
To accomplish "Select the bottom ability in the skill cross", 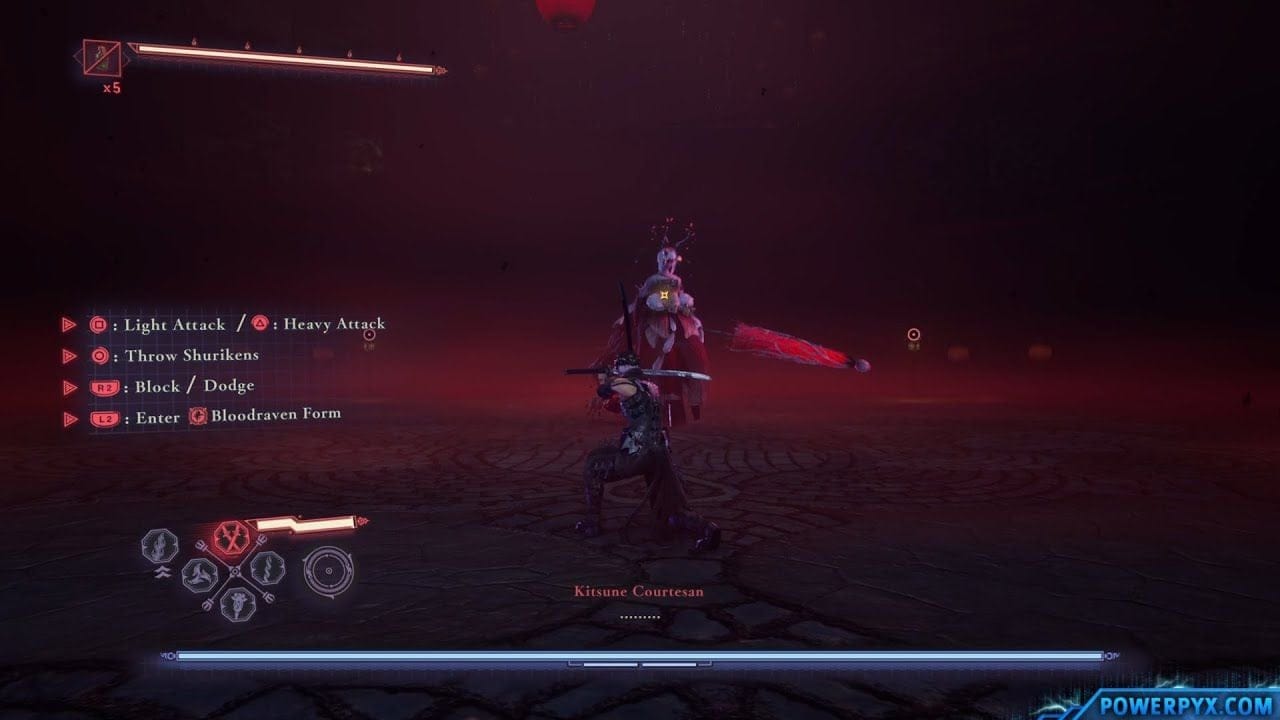I will [236, 606].
